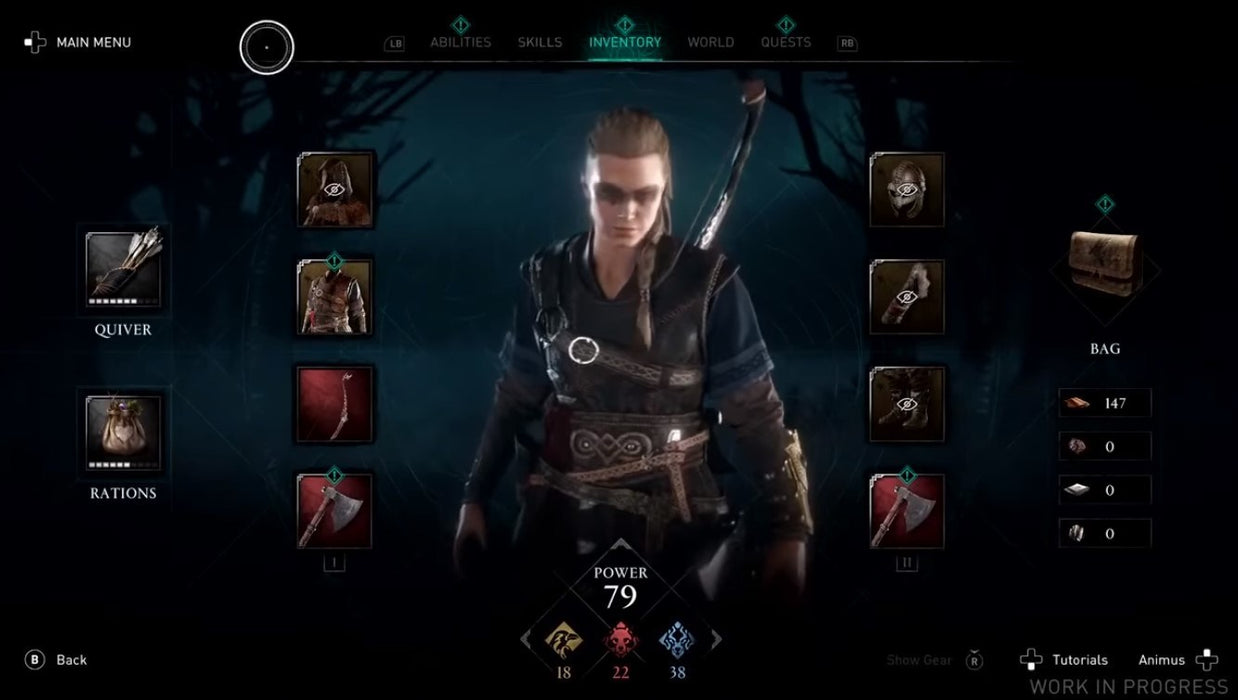Pick the torso armor slot
This screenshot has height=700, width=1238.
pyautogui.click(x=335, y=297)
